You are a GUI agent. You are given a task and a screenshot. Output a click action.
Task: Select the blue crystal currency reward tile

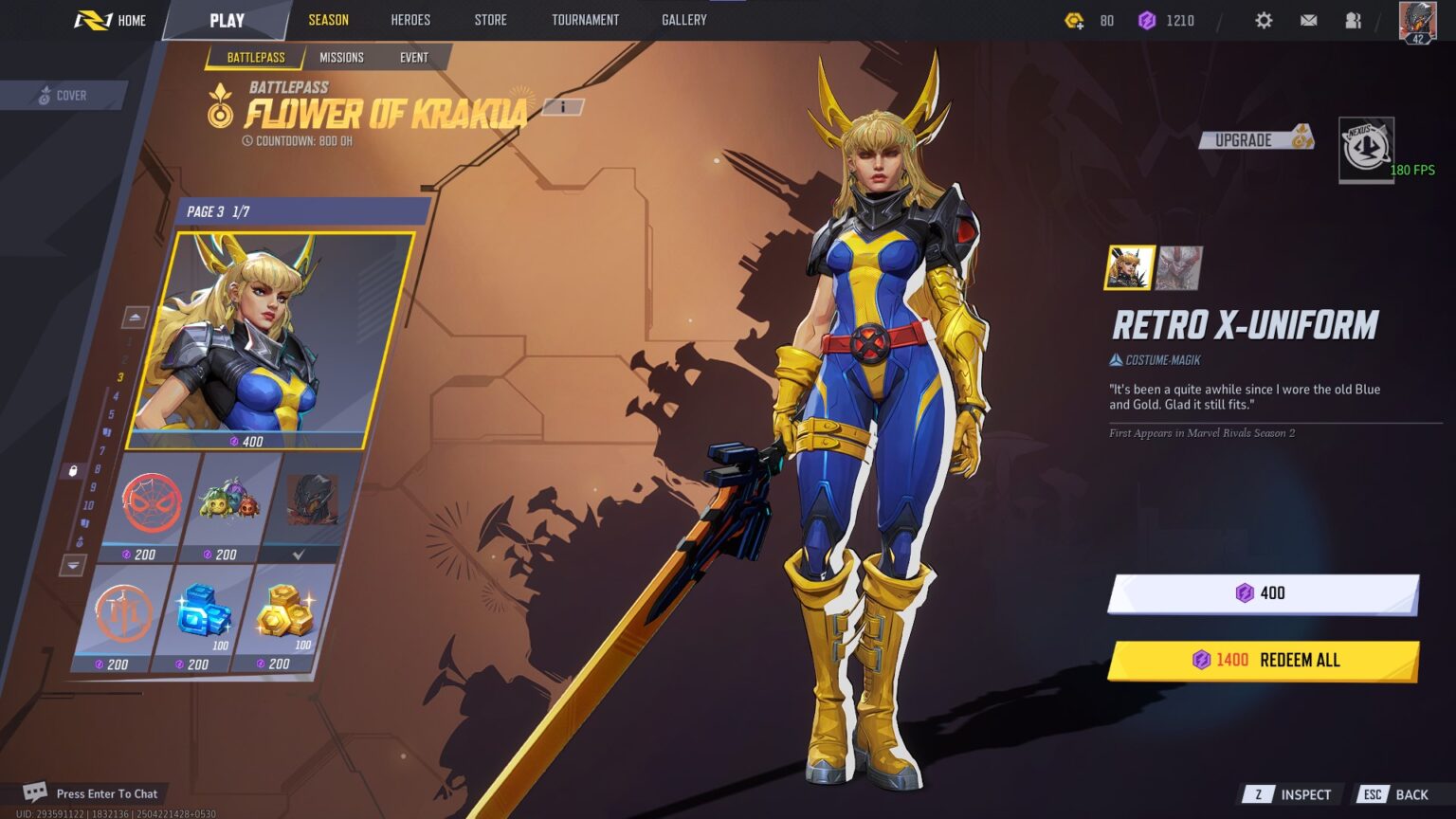pos(202,618)
